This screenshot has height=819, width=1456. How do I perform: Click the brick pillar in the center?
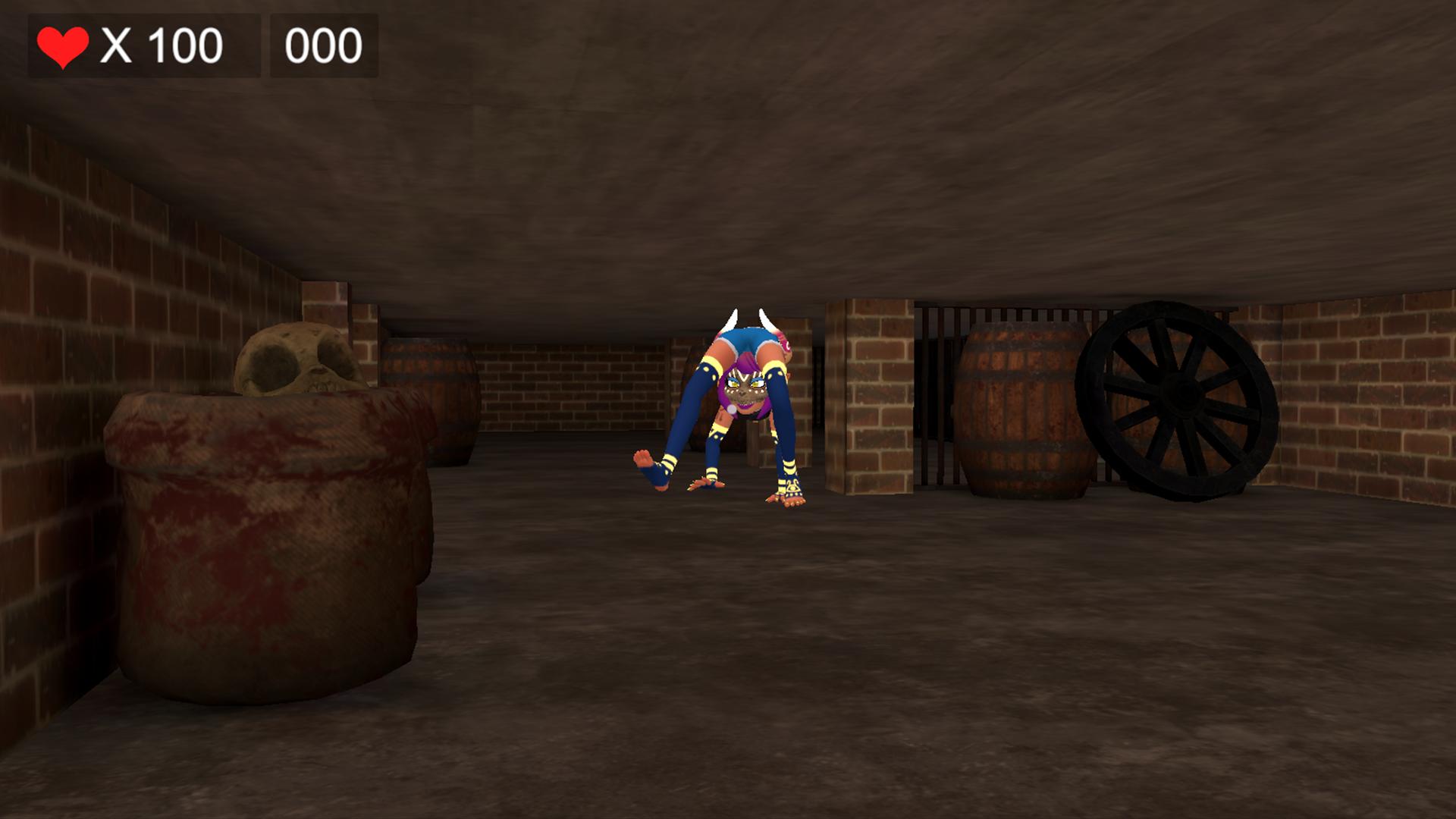[x=868, y=394]
